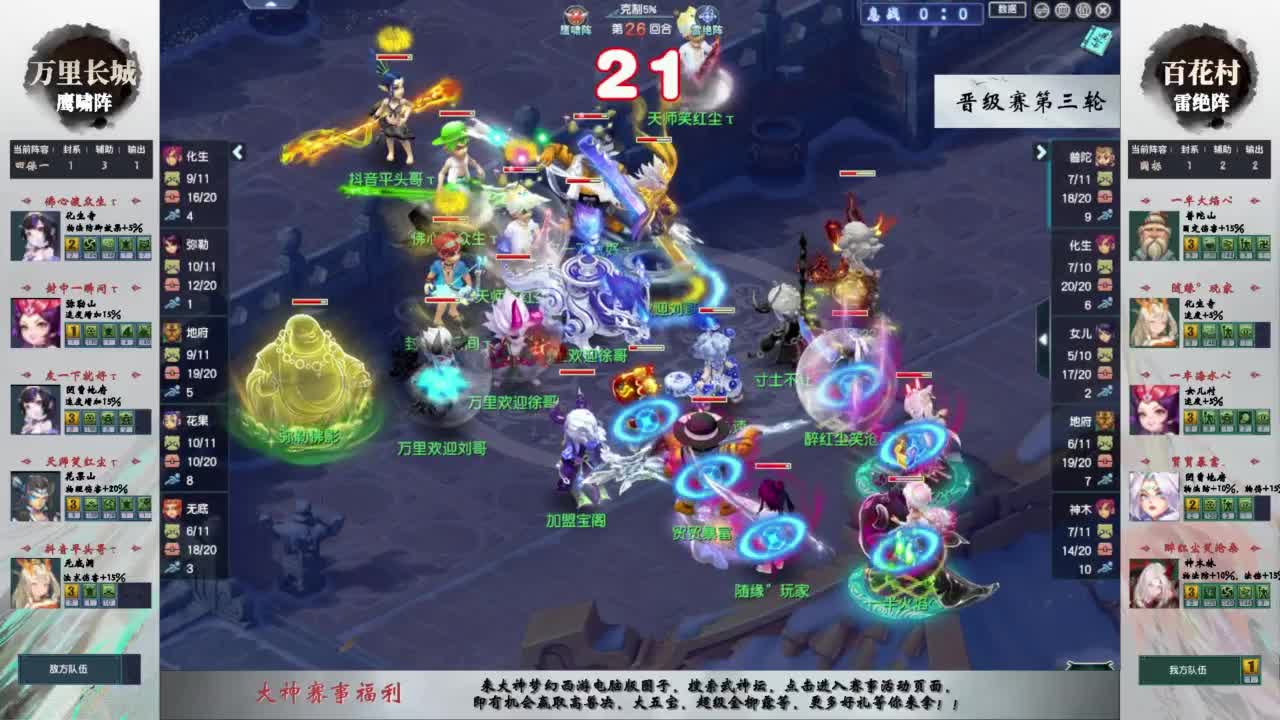The width and height of the screenshot is (1280, 720).
Task: Open the teal book icon below the top-right toolbar
Action: tap(1096, 37)
